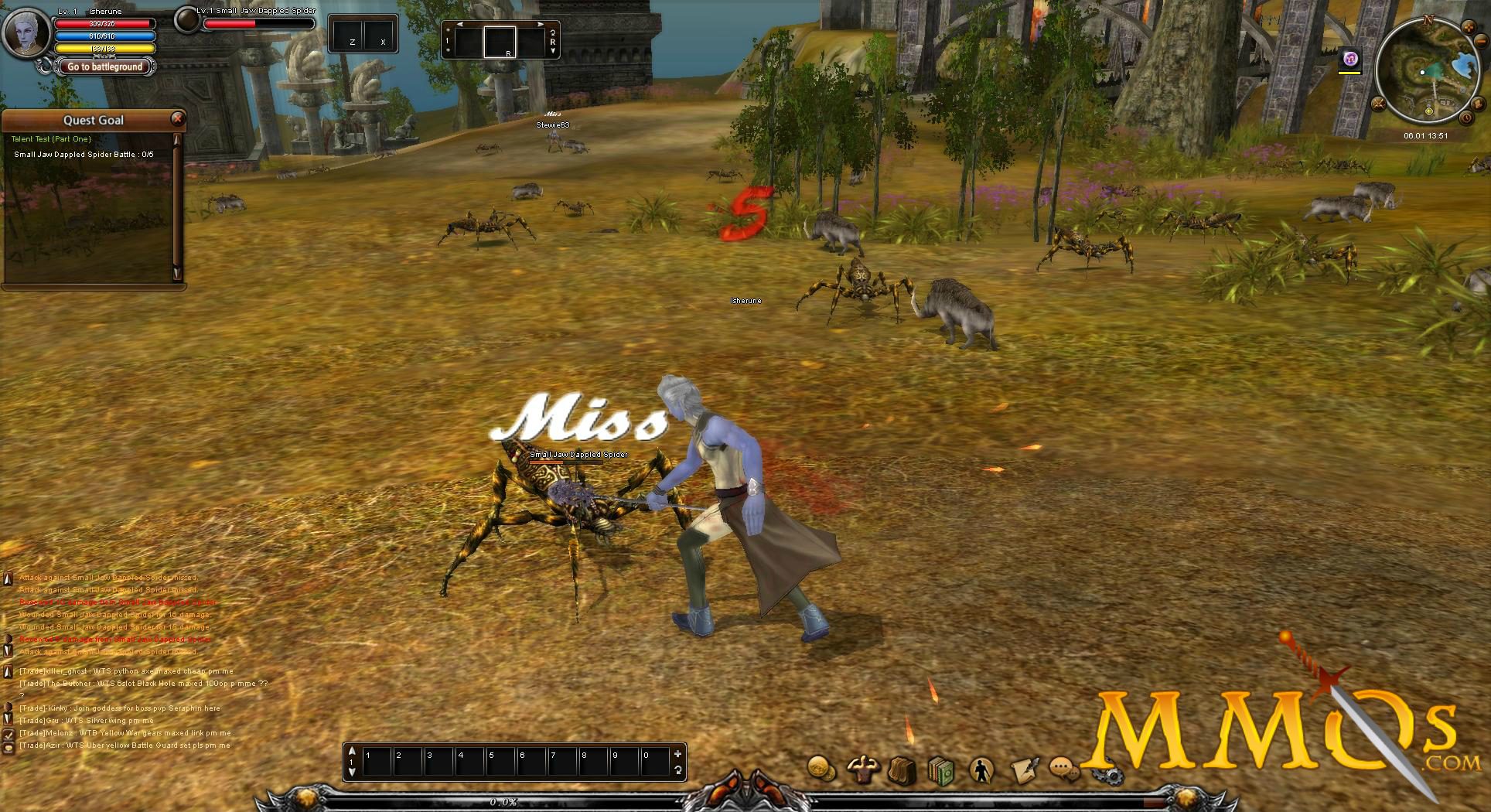The image size is (1491, 812).
Task: Open the gold coins shop icon
Action: pyautogui.click(x=821, y=769)
